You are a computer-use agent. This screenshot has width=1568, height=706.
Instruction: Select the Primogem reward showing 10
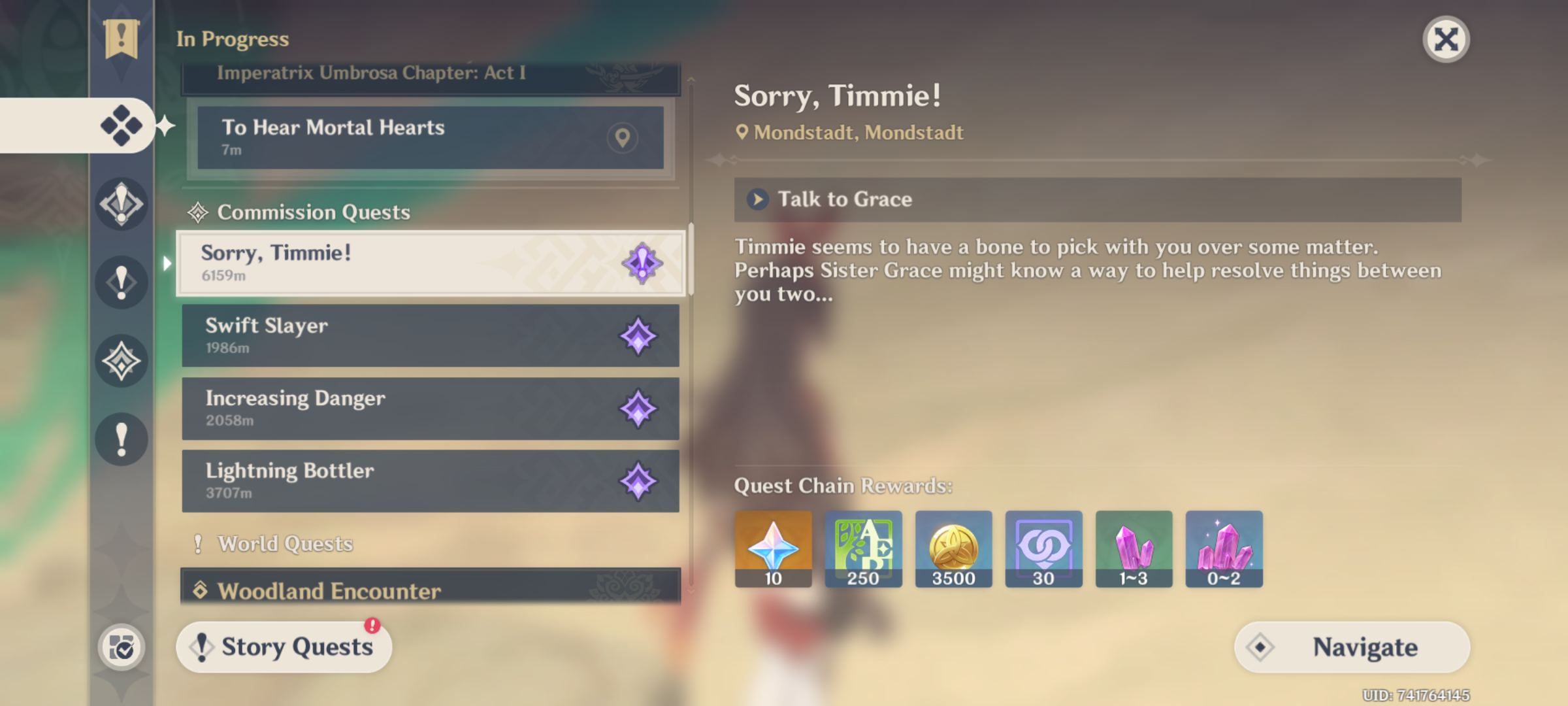pos(773,549)
